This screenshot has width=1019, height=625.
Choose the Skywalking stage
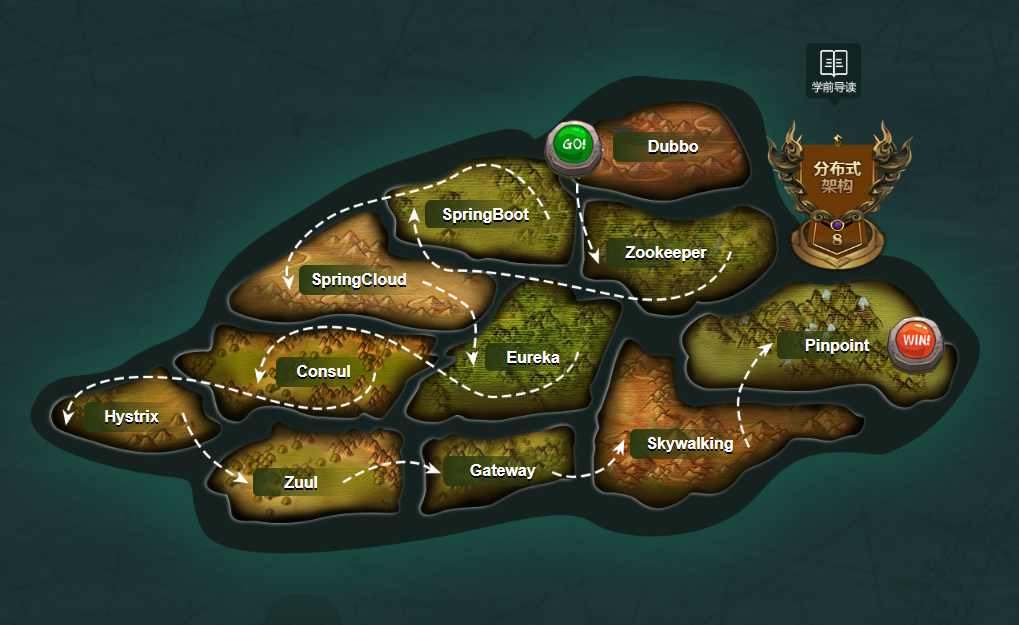[x=689, y=444]
